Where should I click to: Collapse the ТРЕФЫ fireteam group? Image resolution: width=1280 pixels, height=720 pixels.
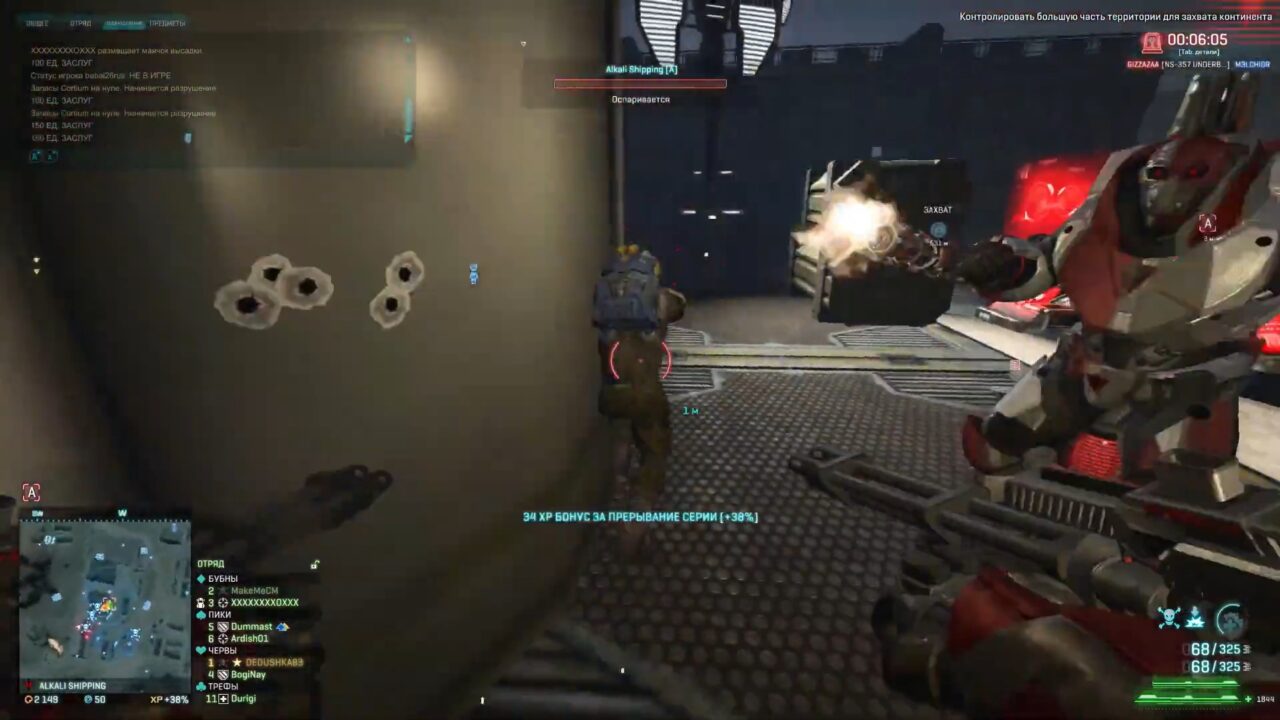point(200,685)
